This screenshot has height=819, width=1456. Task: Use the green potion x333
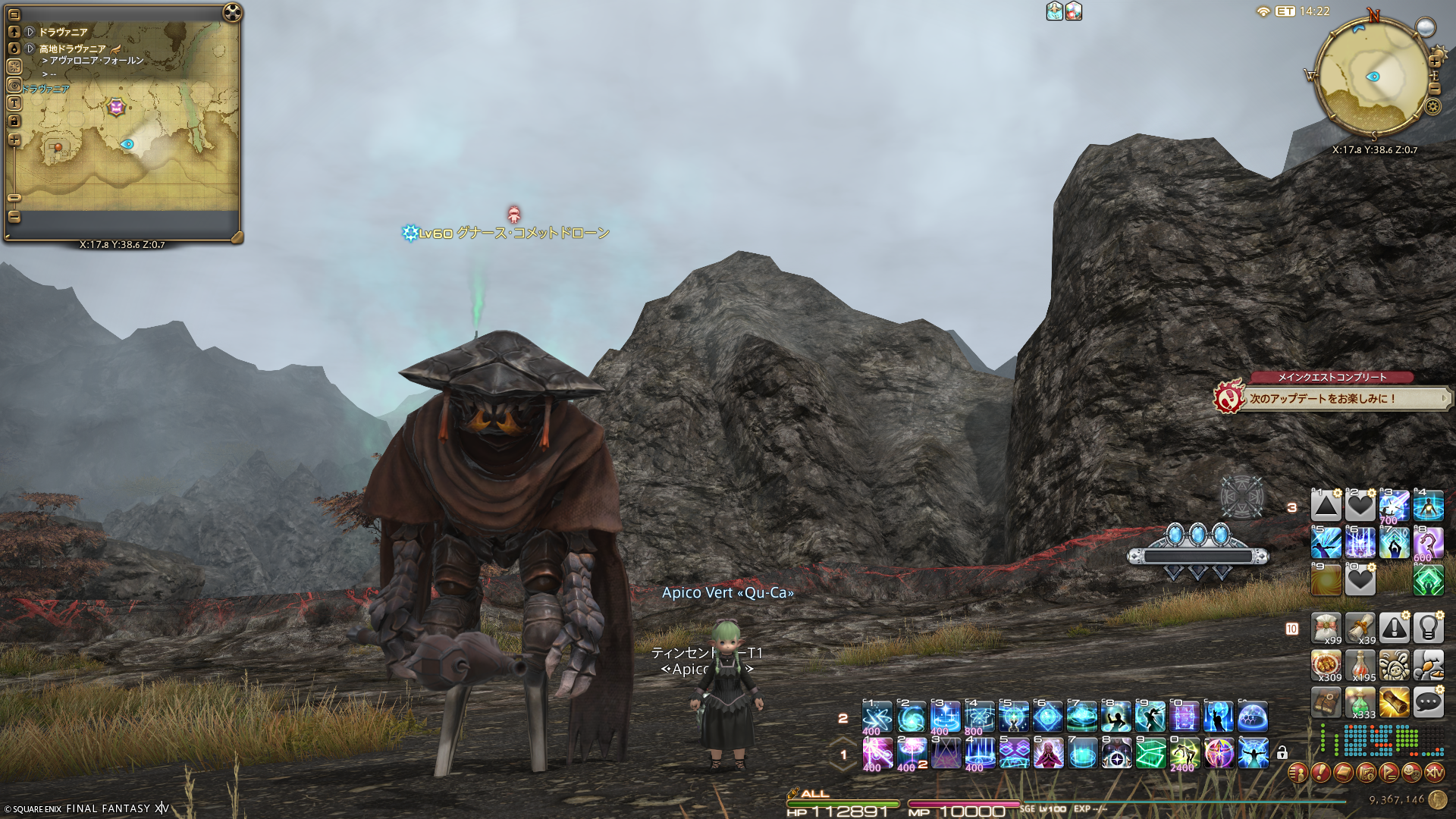(1360, 703)
